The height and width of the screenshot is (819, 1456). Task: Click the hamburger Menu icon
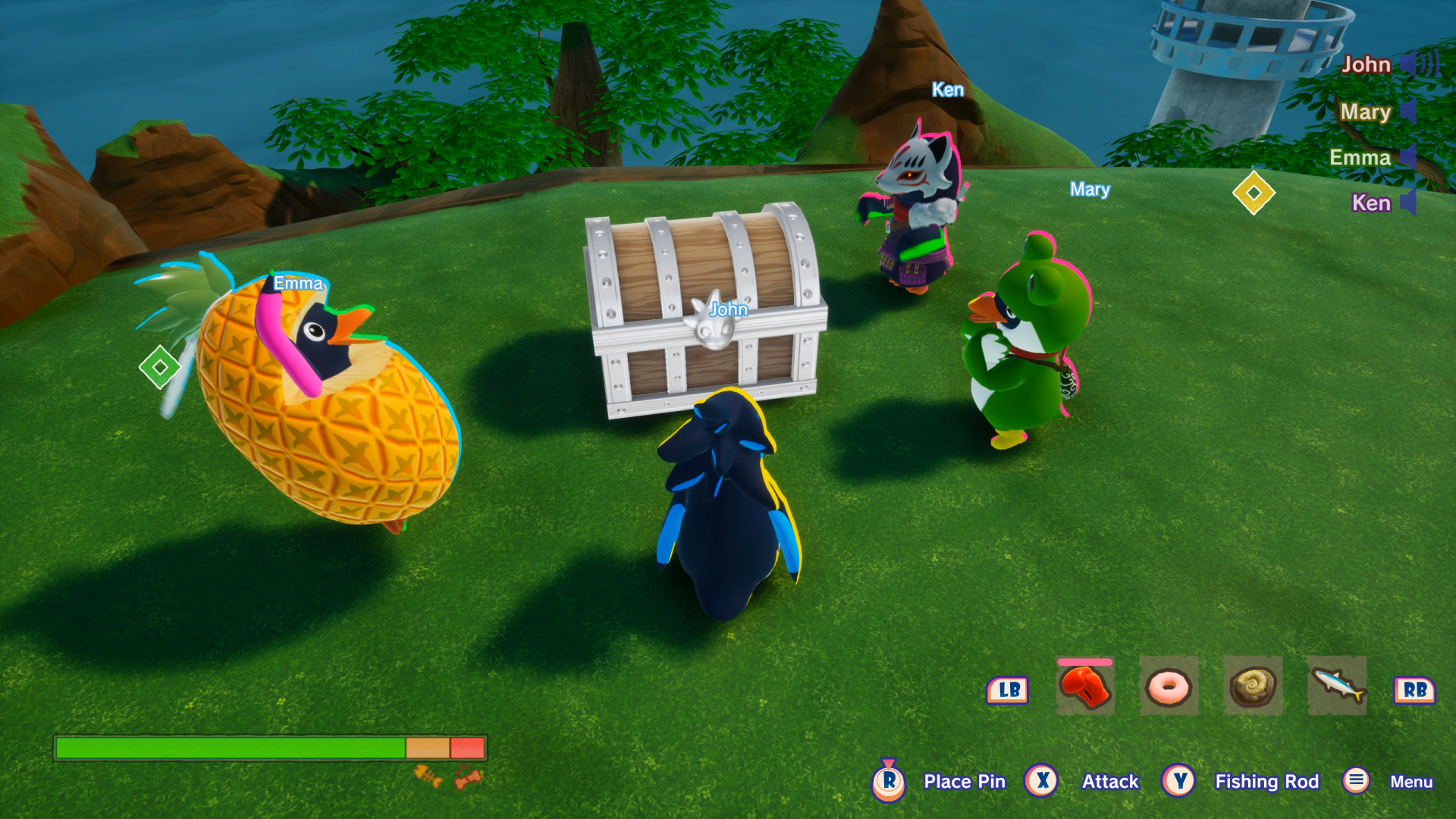point(1356,781)
